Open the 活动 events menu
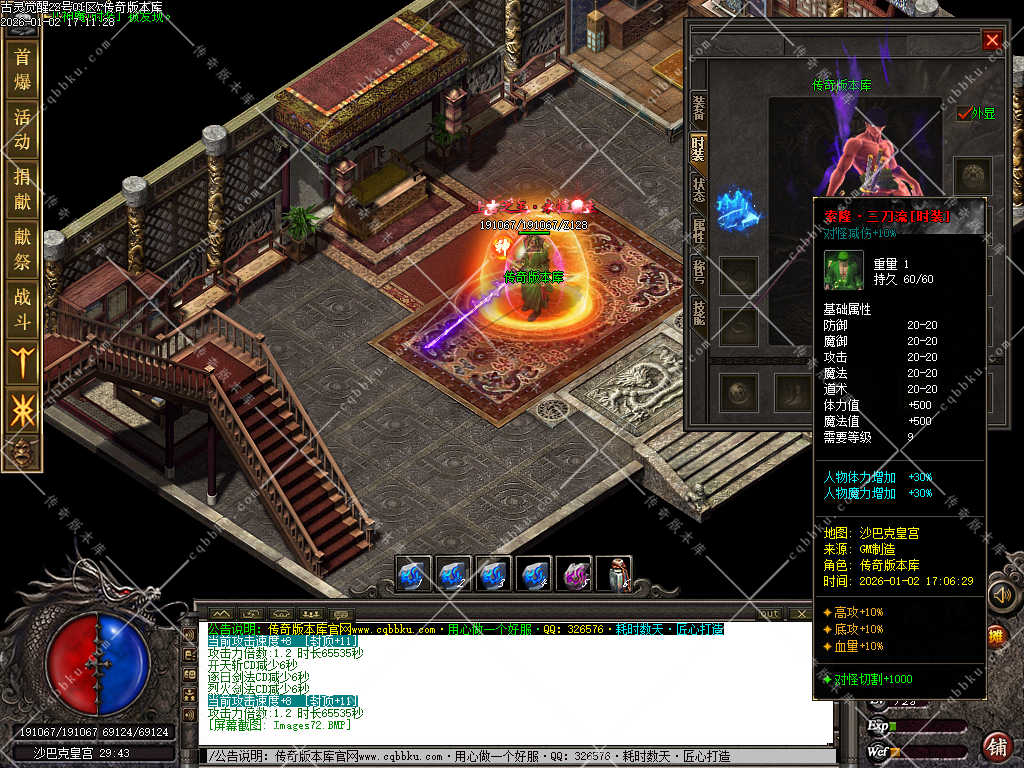The height and width of the screenshot is (768, 1024). tap(21, 128)
